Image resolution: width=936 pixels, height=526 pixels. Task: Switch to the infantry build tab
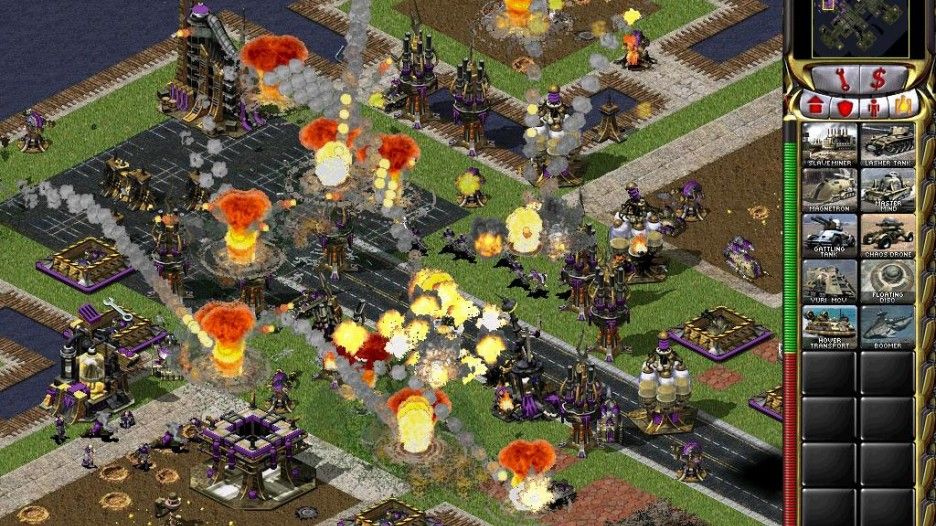click(x=874, y=105)
